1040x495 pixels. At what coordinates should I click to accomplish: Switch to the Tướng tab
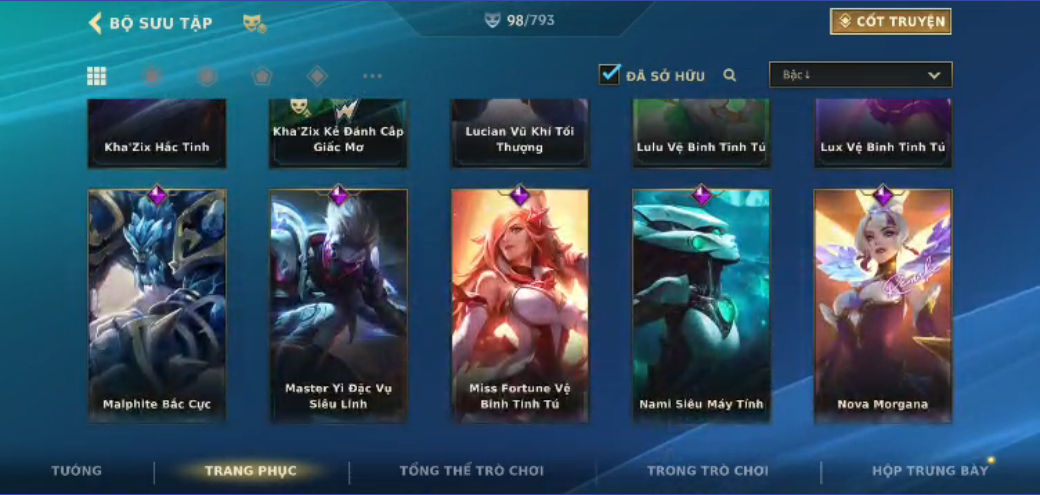coord(77,471)
